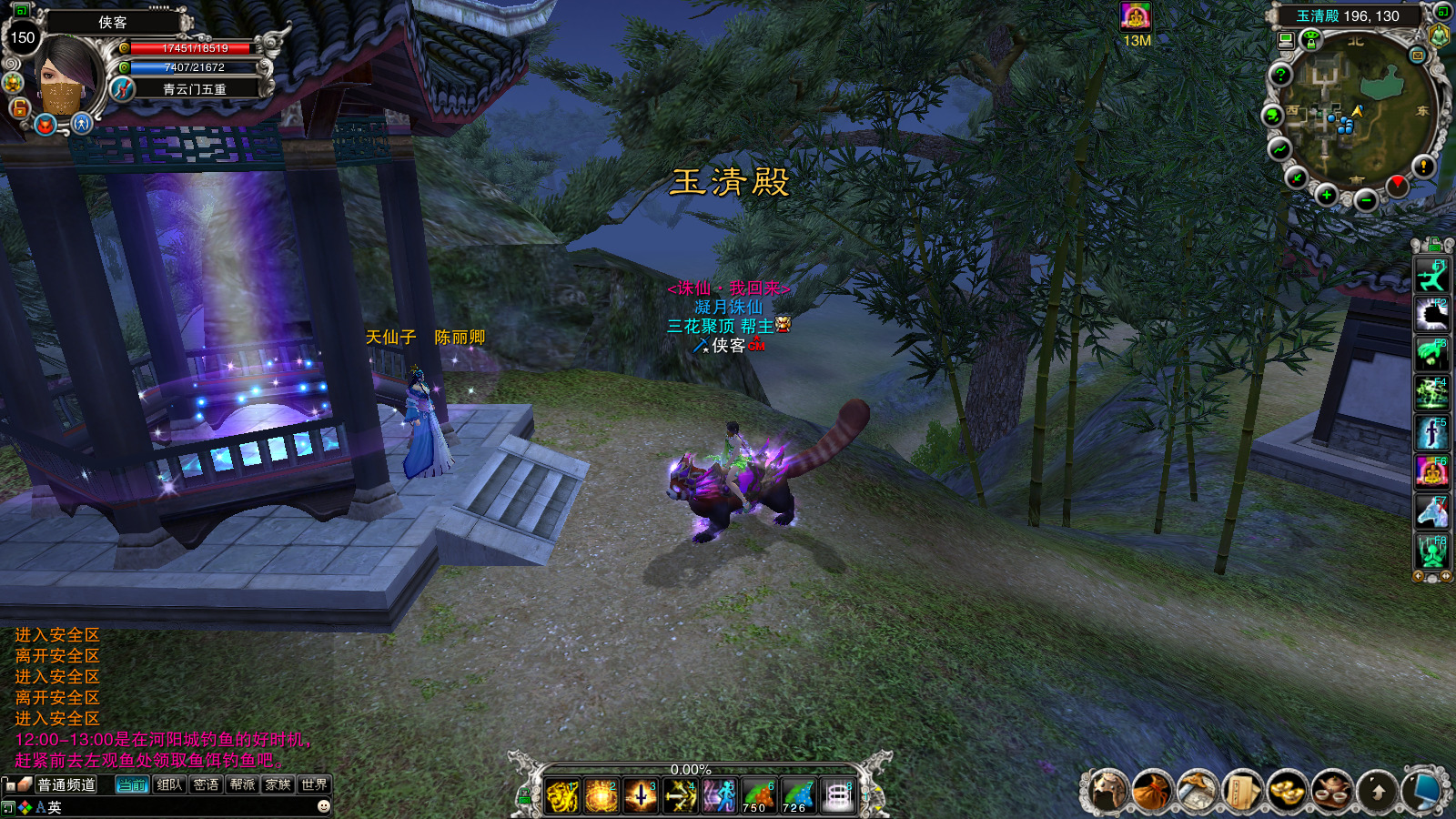Click the chat text input box

182,807
